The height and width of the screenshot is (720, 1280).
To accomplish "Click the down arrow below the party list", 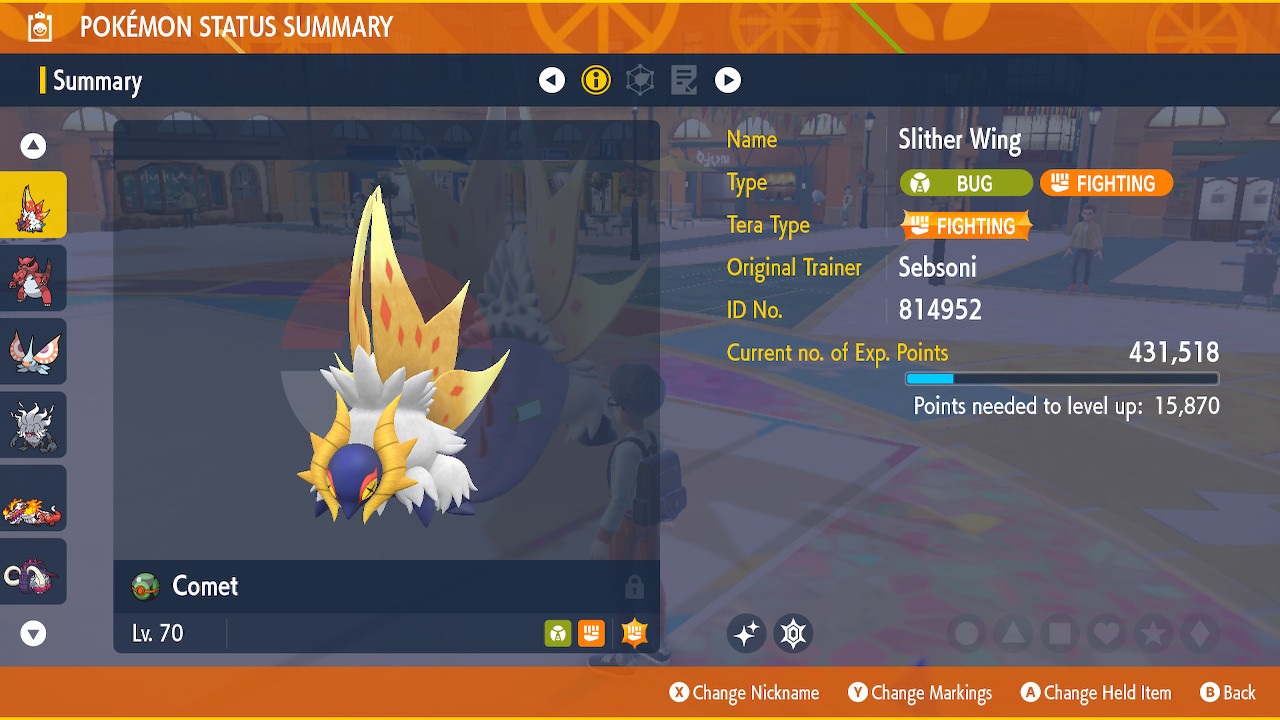I will (x=34, y=633).
